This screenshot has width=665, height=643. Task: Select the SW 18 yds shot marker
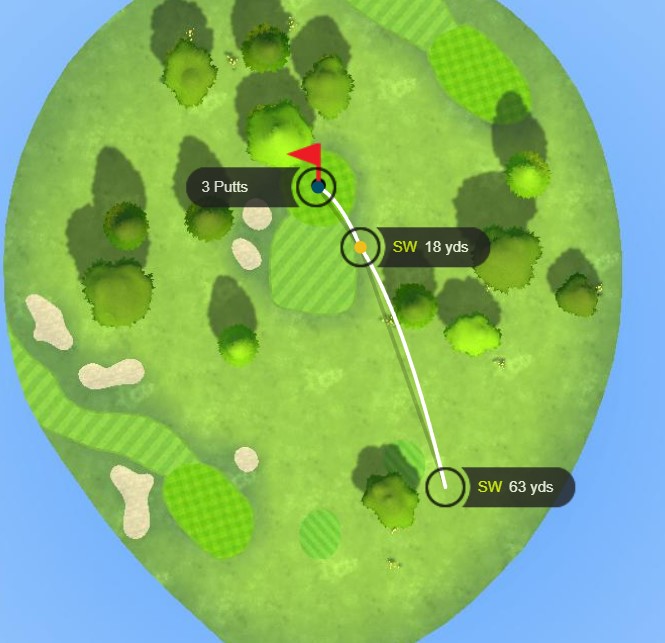click(x=360, y=247)
